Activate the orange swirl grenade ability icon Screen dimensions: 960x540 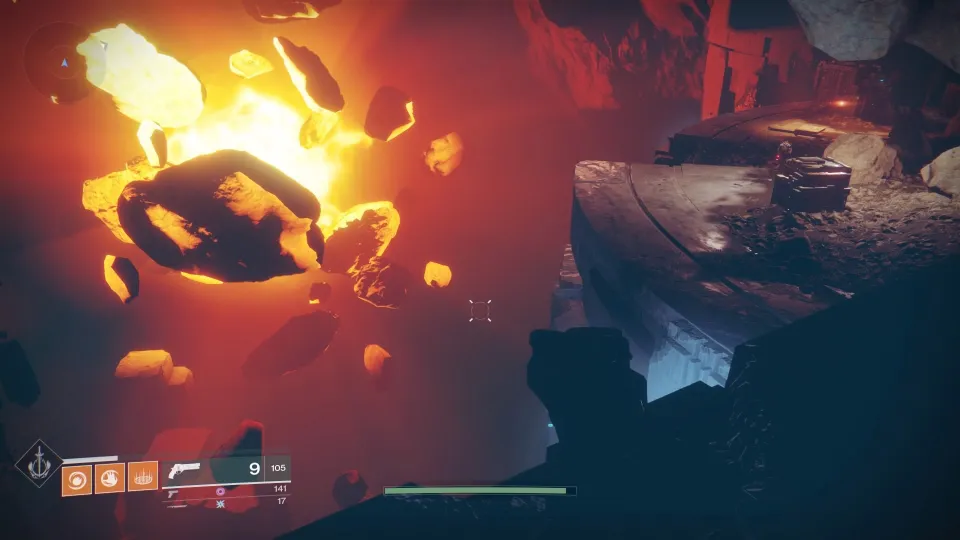[x=77, y=479]
